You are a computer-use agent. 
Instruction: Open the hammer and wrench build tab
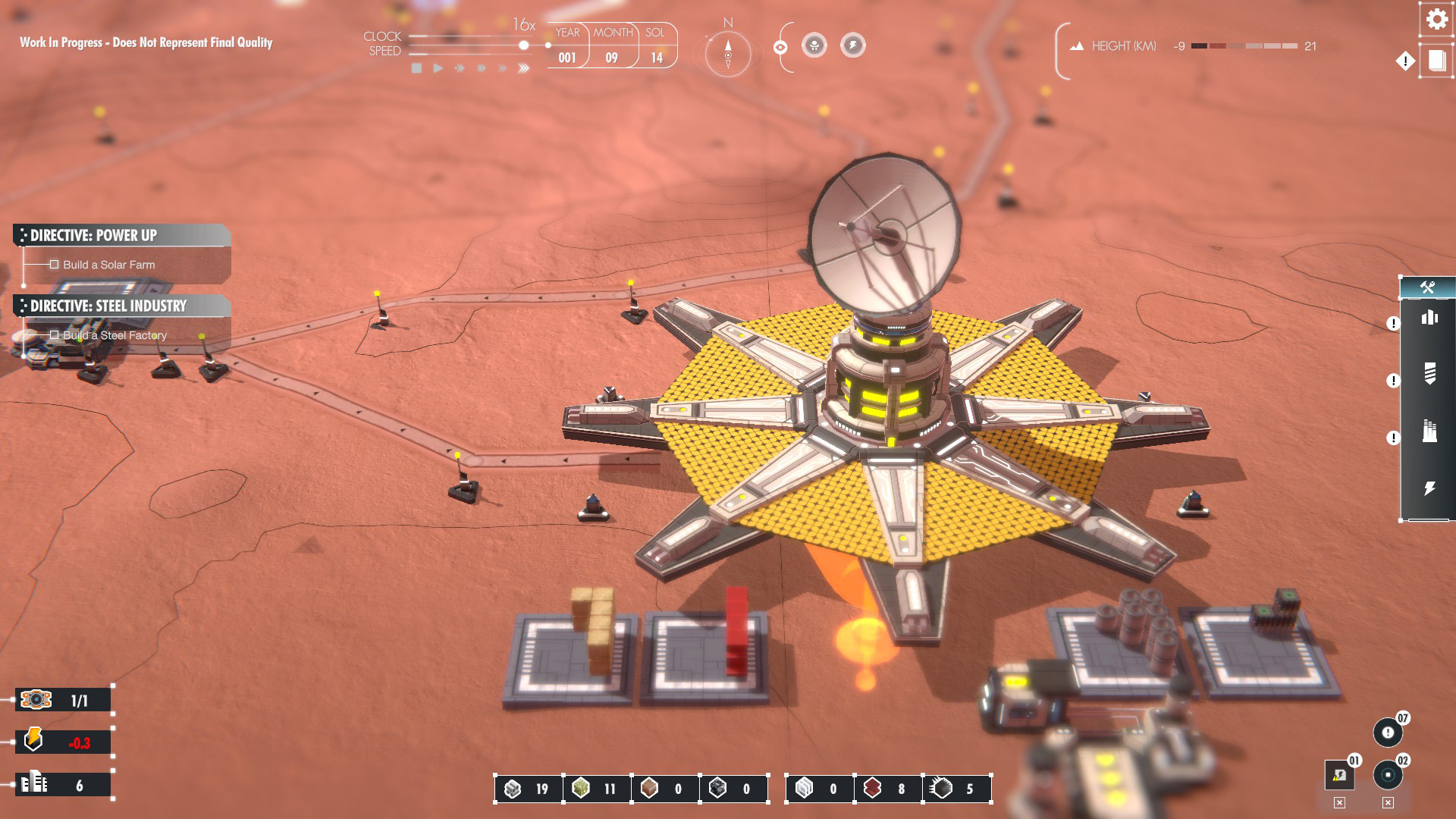[1427, 287]
